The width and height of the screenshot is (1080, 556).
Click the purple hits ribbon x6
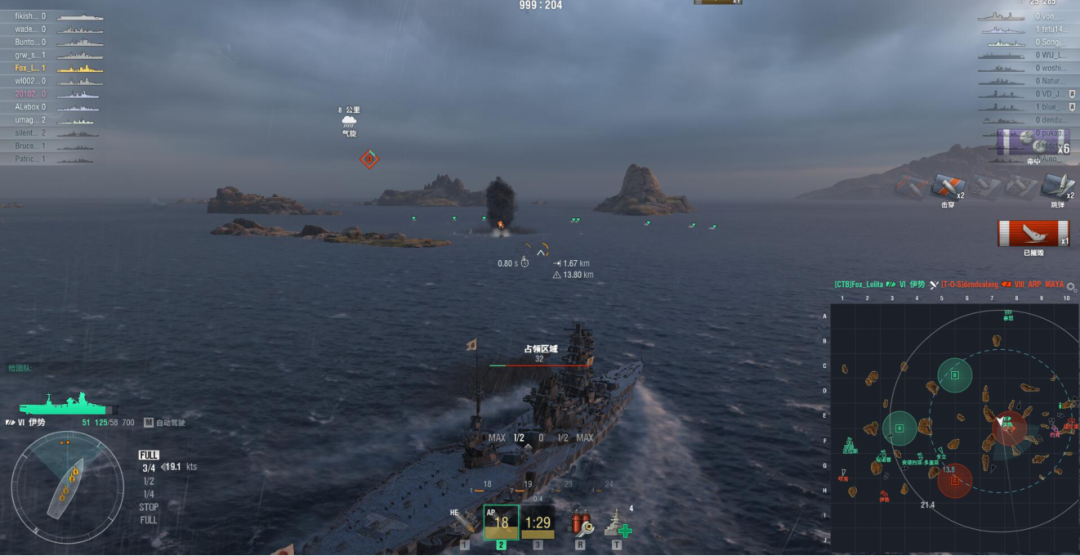pyautogui.click(x=1033, y=143)
